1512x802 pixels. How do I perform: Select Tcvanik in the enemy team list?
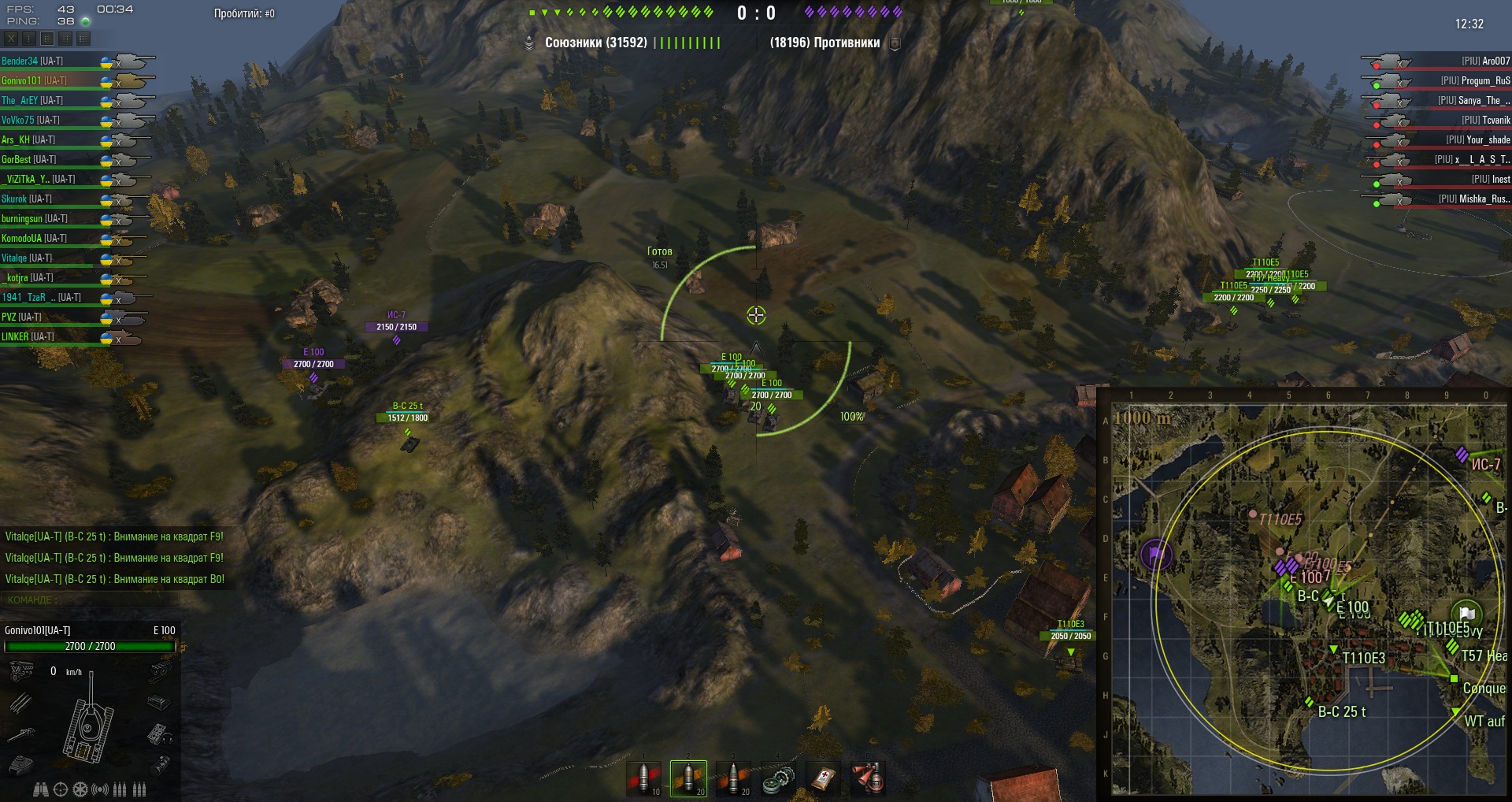click(1485, 120)
